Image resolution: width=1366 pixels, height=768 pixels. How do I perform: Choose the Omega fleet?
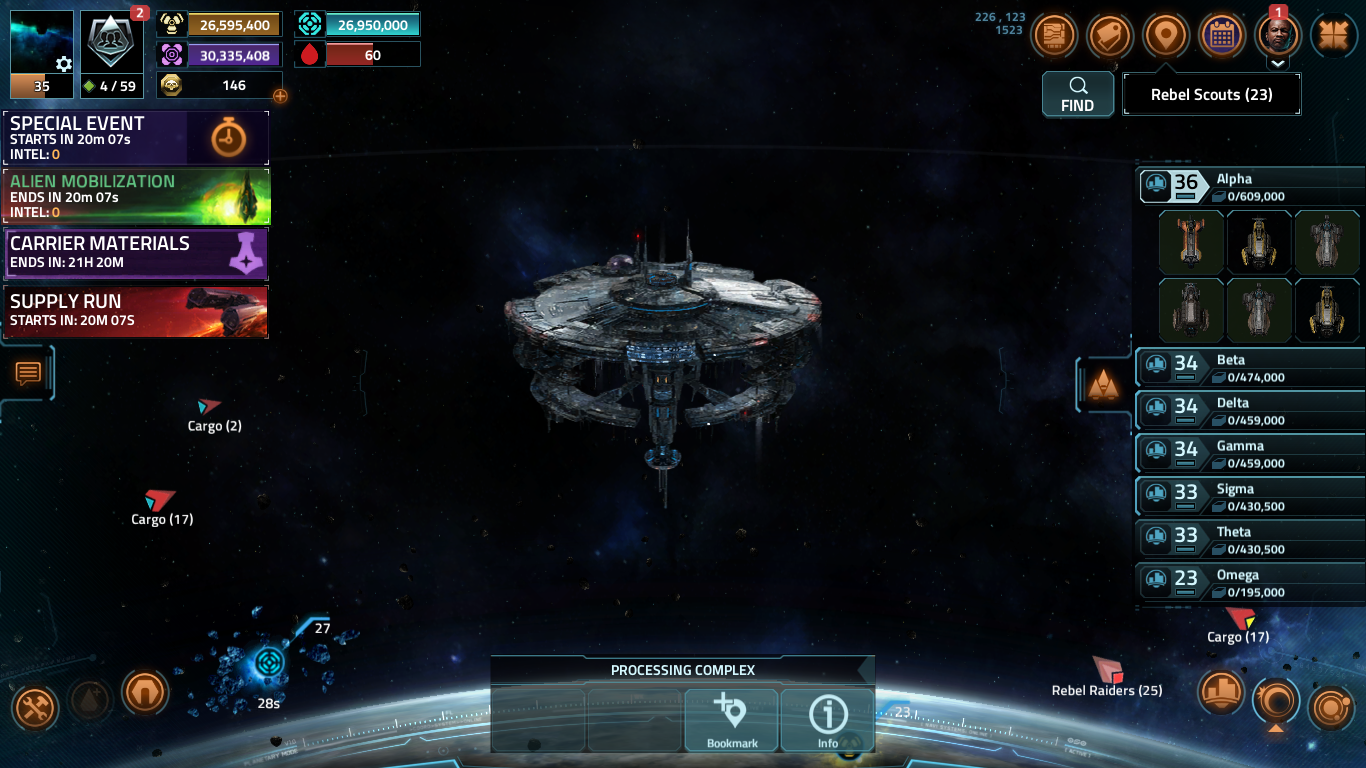click(1250, 583)
